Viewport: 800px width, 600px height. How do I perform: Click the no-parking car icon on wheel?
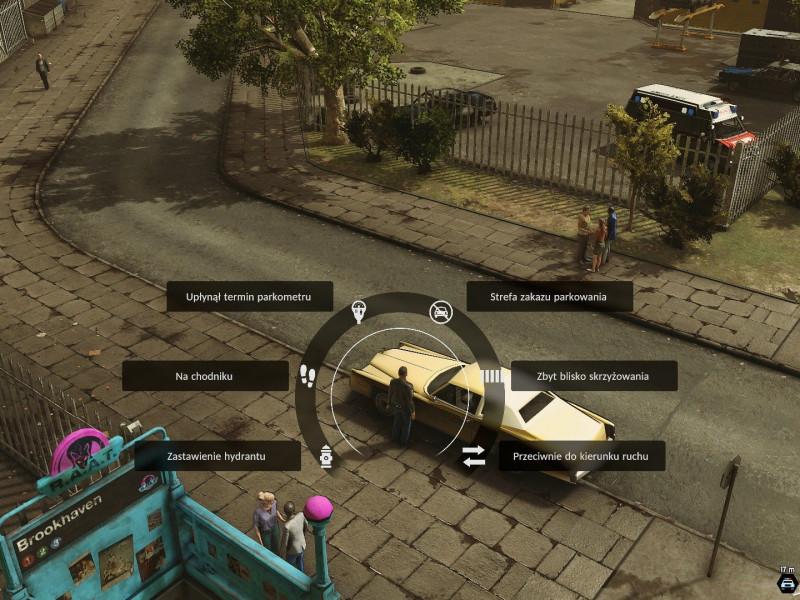pyautogui.click(x=440, y=313)
